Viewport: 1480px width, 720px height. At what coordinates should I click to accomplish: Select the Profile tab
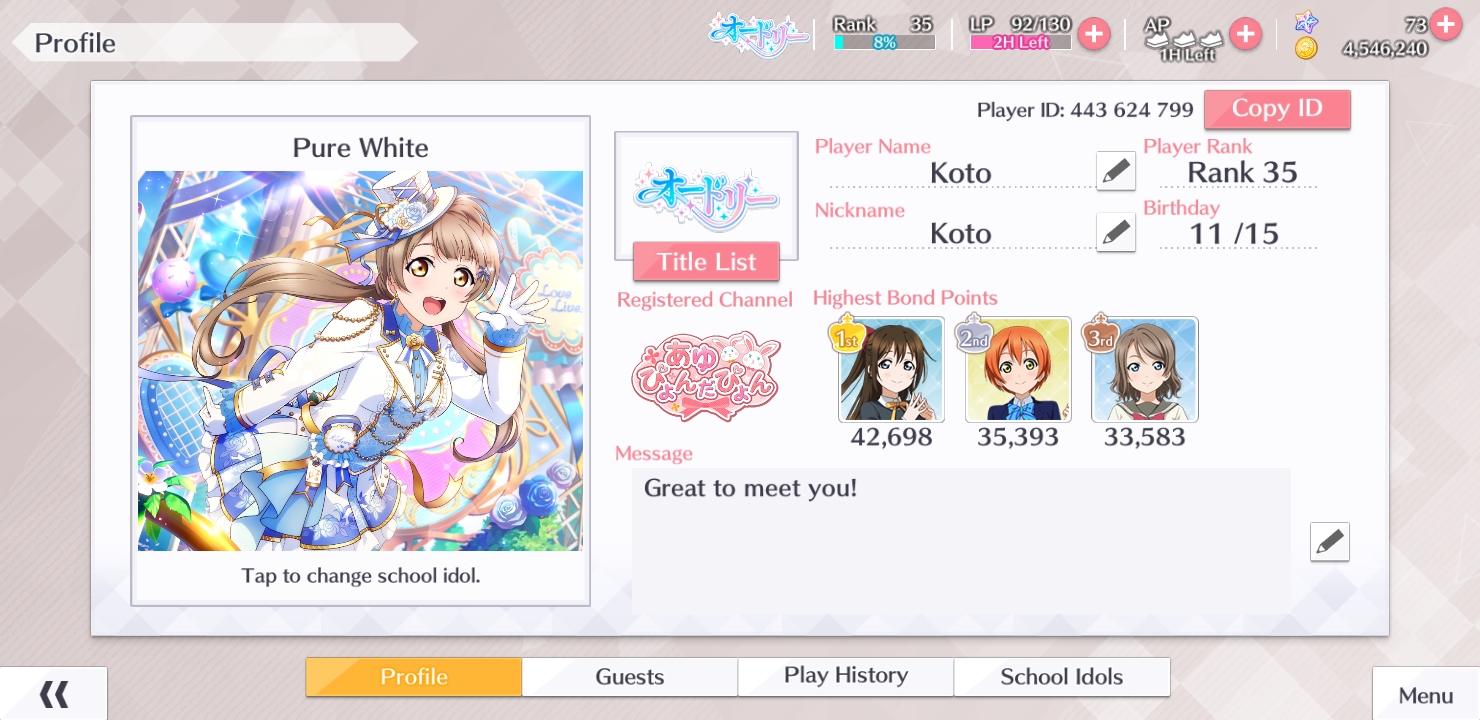click(x=413, y=677)
